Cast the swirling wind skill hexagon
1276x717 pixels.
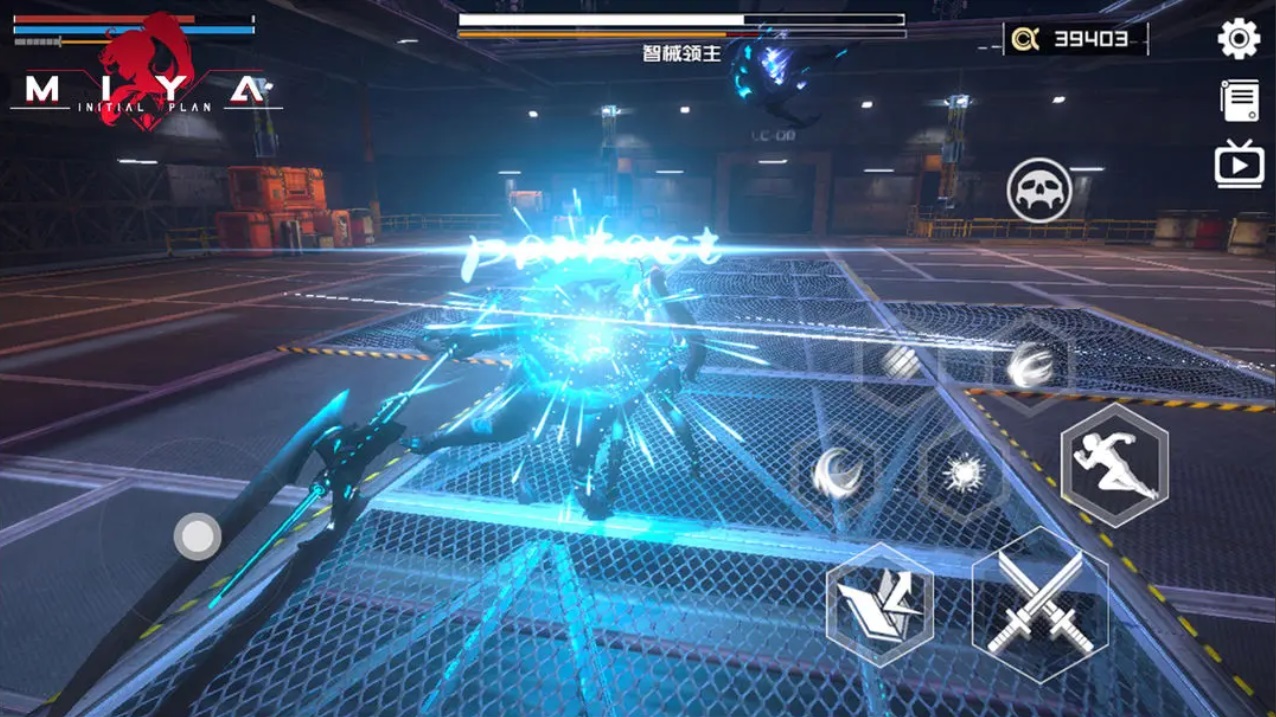1028,364
